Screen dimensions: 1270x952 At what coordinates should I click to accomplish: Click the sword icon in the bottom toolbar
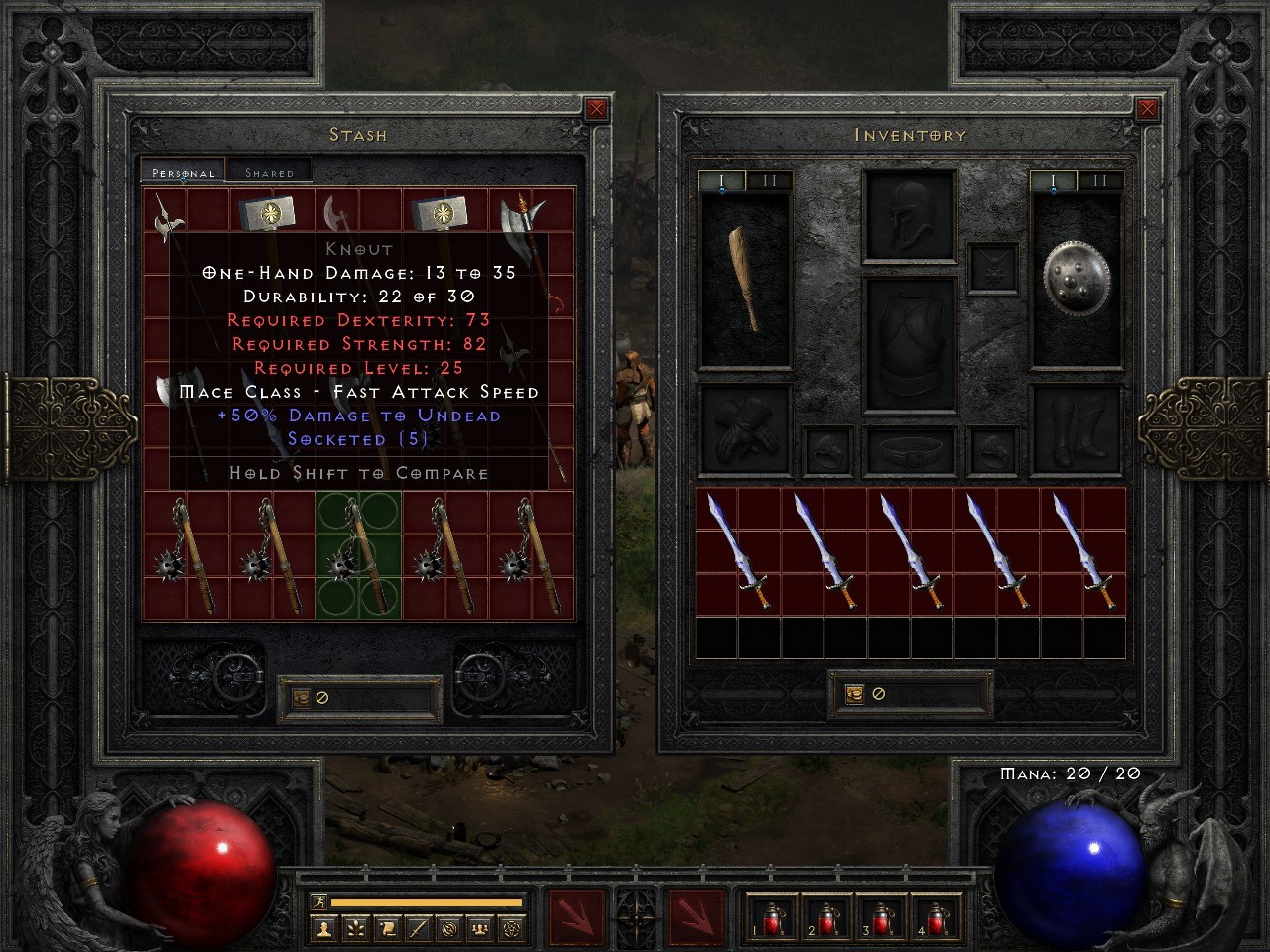[420, 927]
